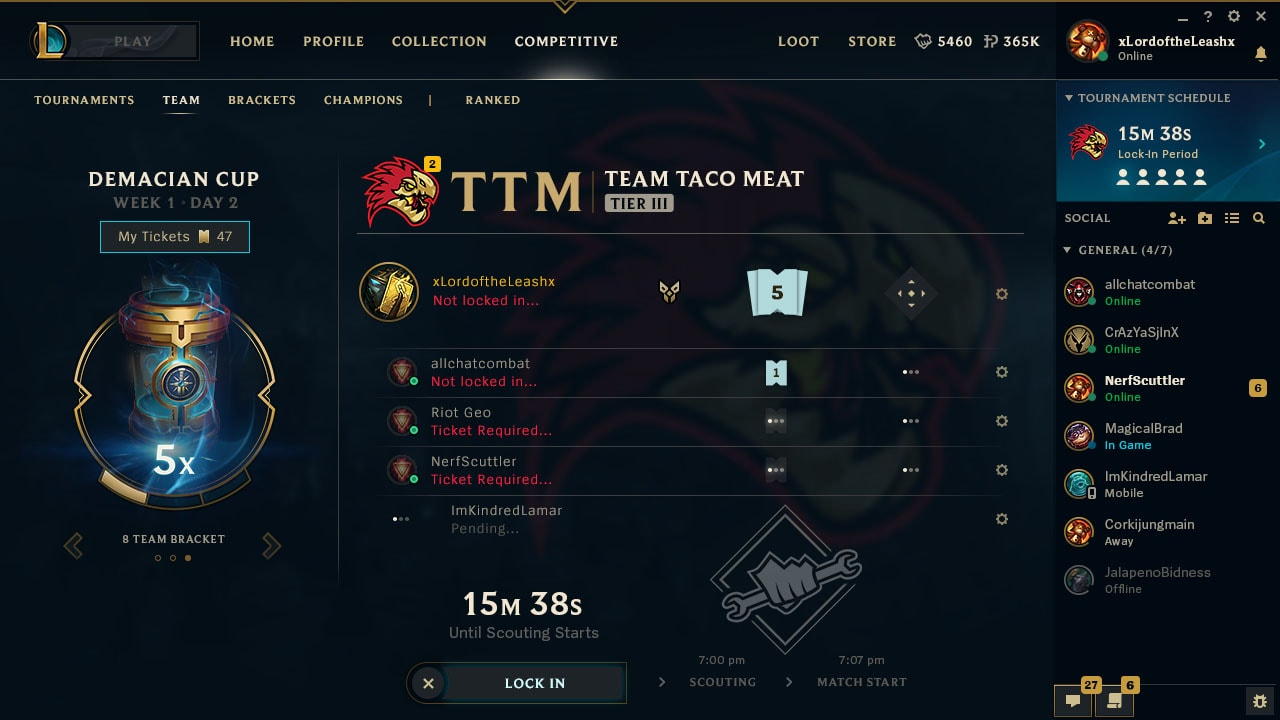Click the Riot Points currency icon
1280x720 pixels.
tap(988, 42)
